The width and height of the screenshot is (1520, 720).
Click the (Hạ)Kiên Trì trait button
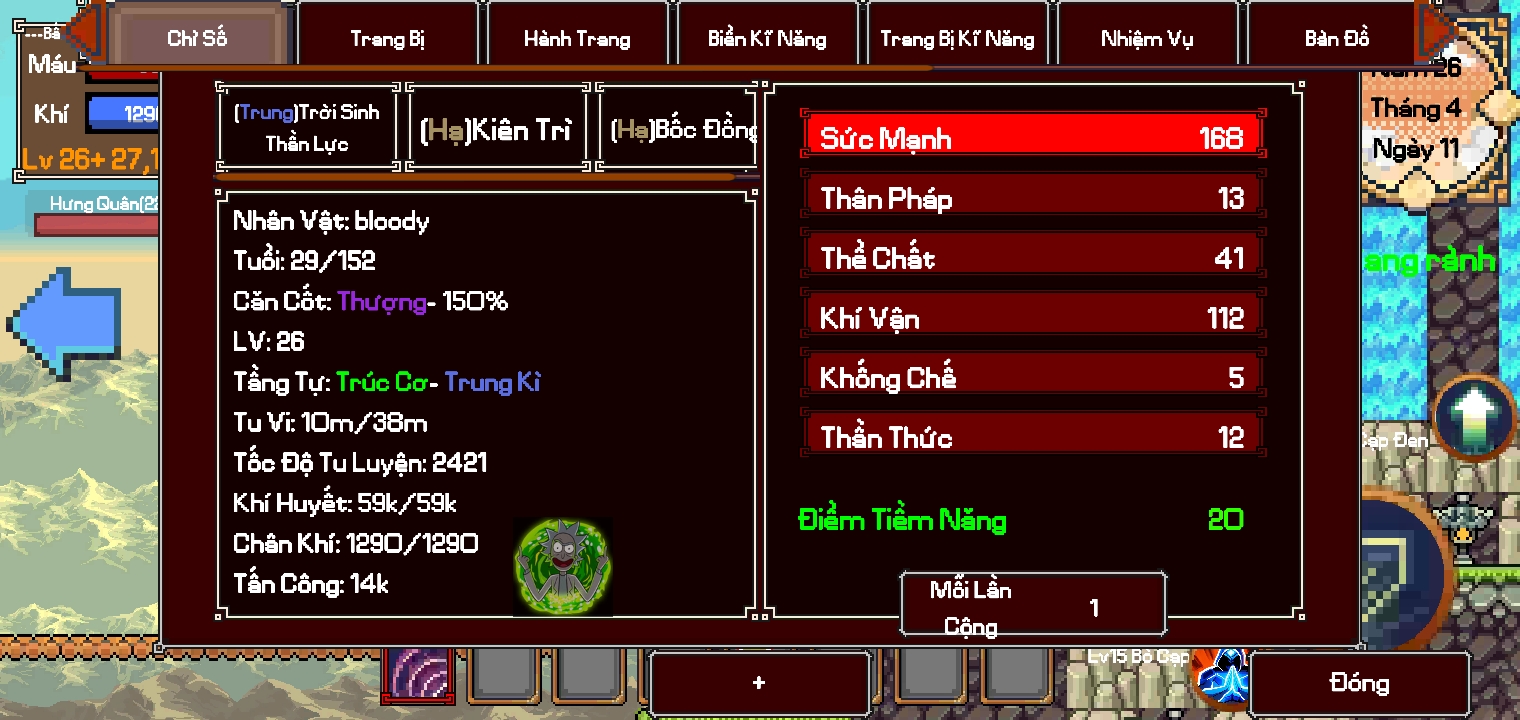(496, 127)
